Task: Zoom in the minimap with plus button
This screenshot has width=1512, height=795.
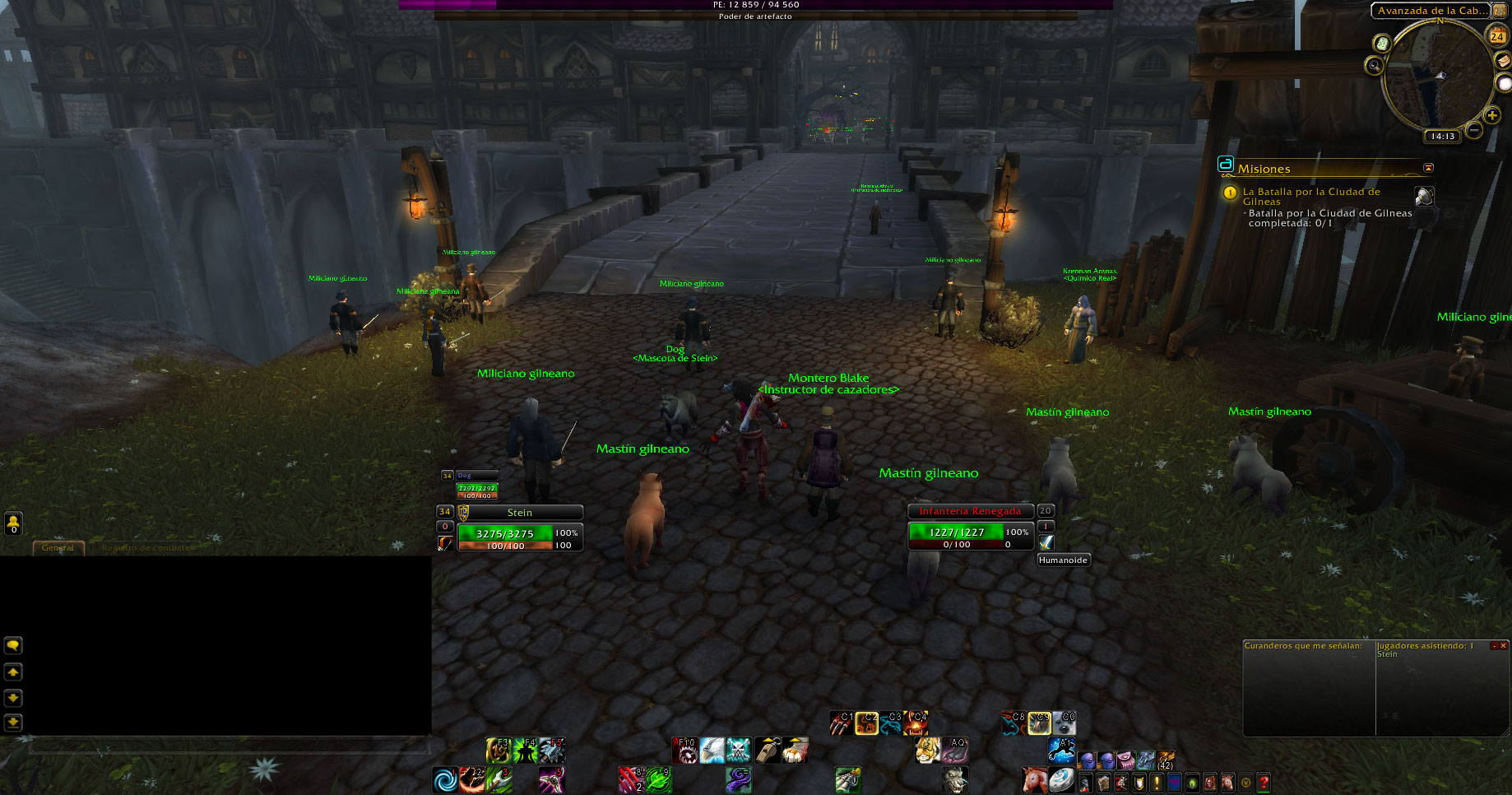Action: [x=1491, y=116]
